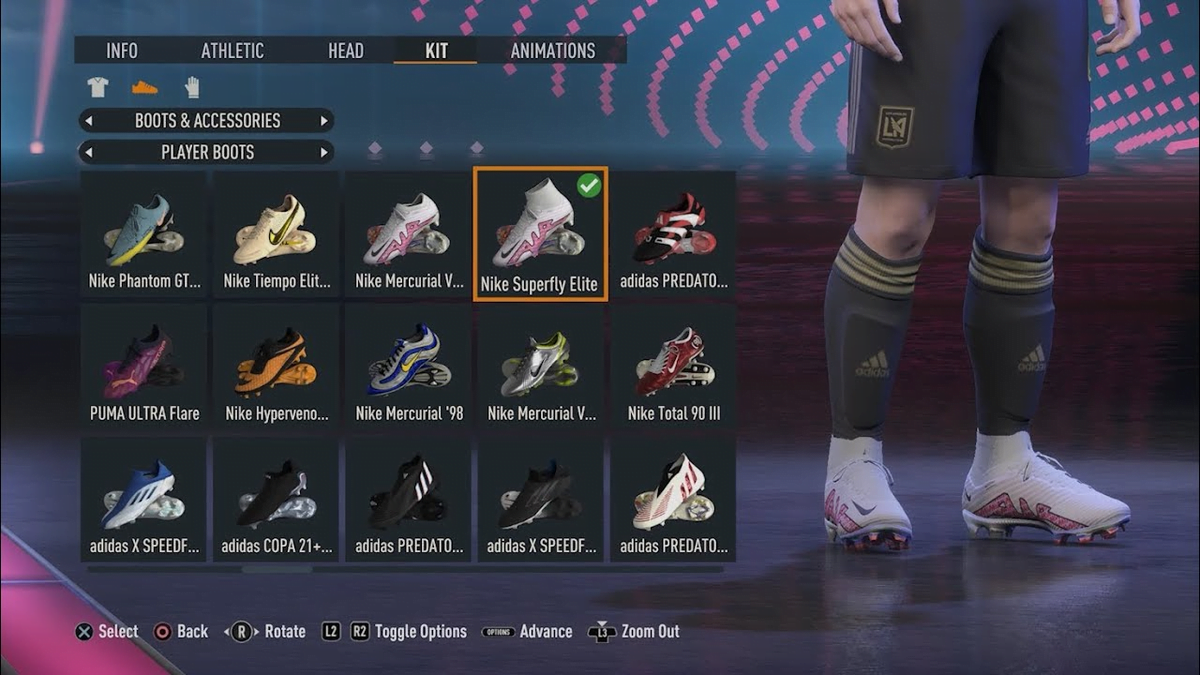Choose the PUMA ULTRA Flare boots
The width and height of the screenshot is (1200, 675).
click(144, 368)
